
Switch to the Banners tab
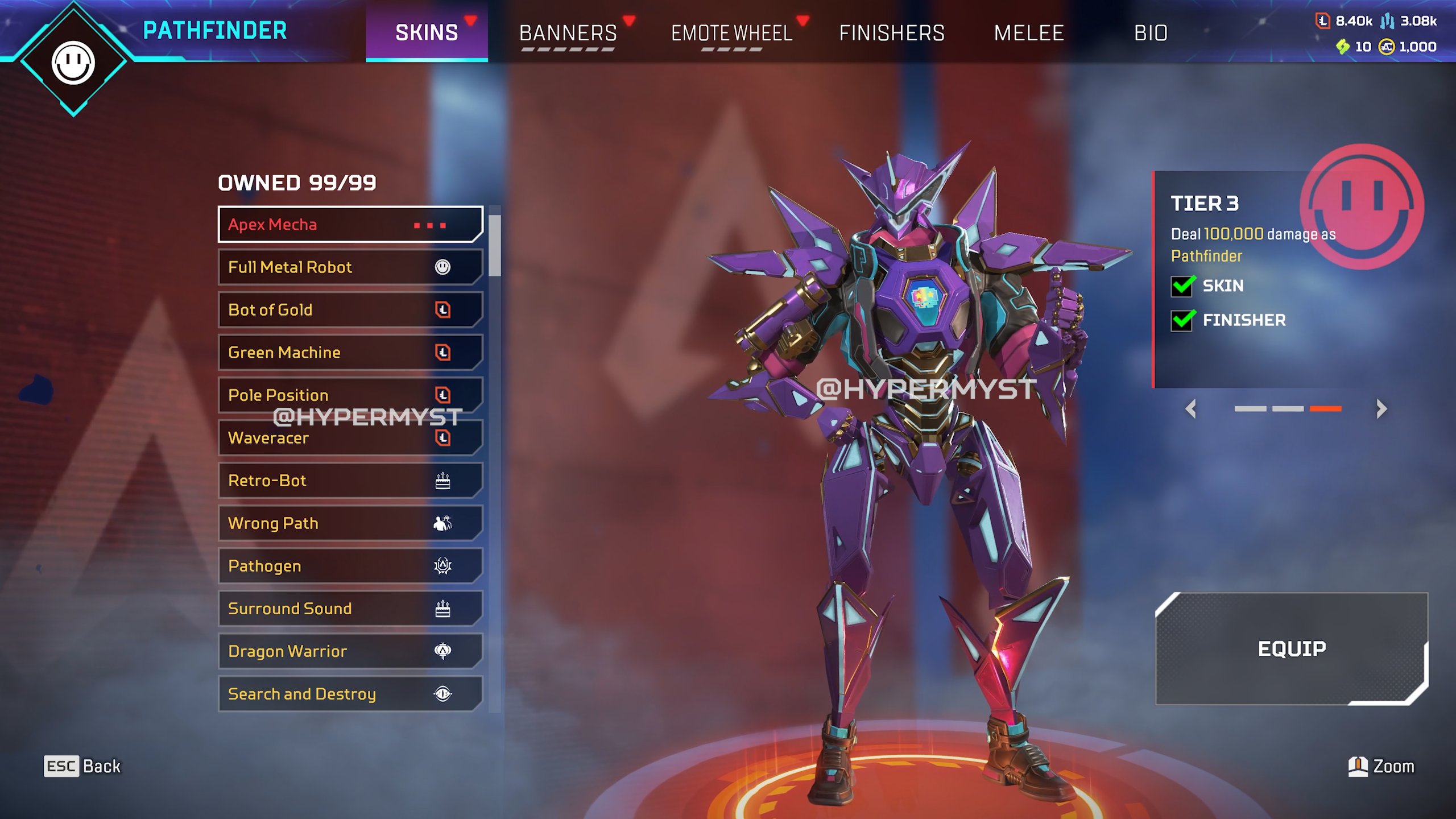[568, 33]
